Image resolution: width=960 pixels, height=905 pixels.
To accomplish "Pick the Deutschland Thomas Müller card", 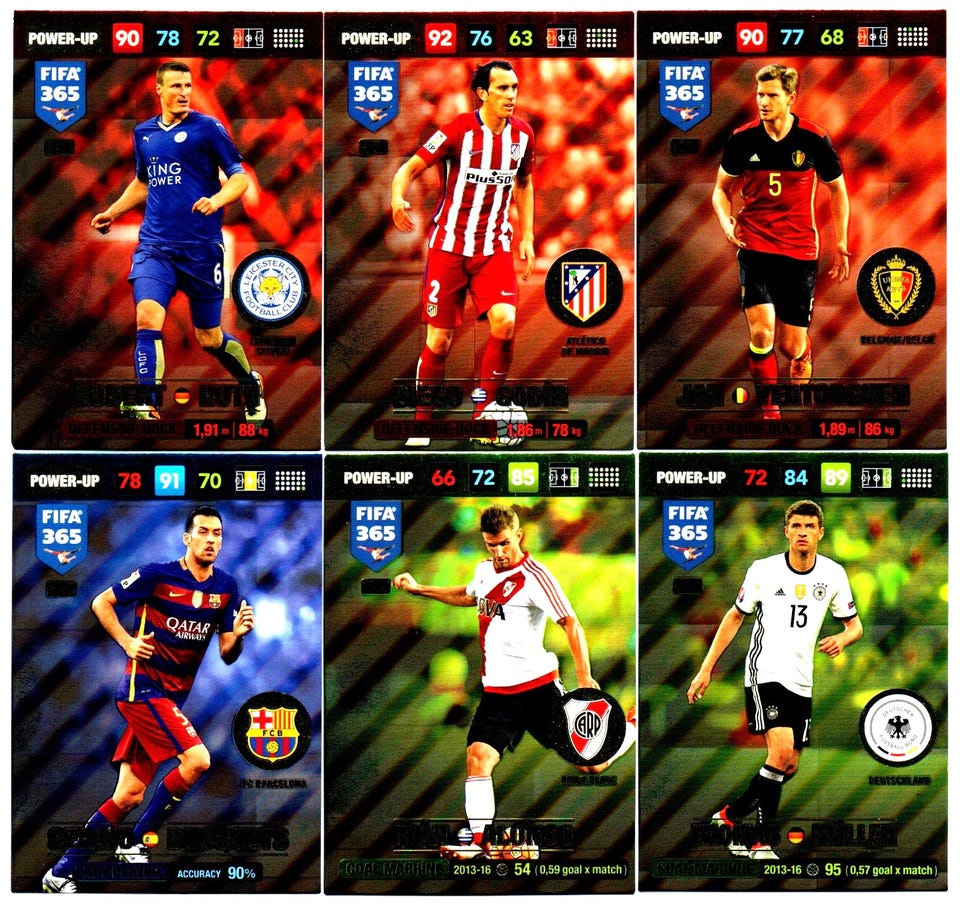I will pyautogui.click(x=790, y=675).
